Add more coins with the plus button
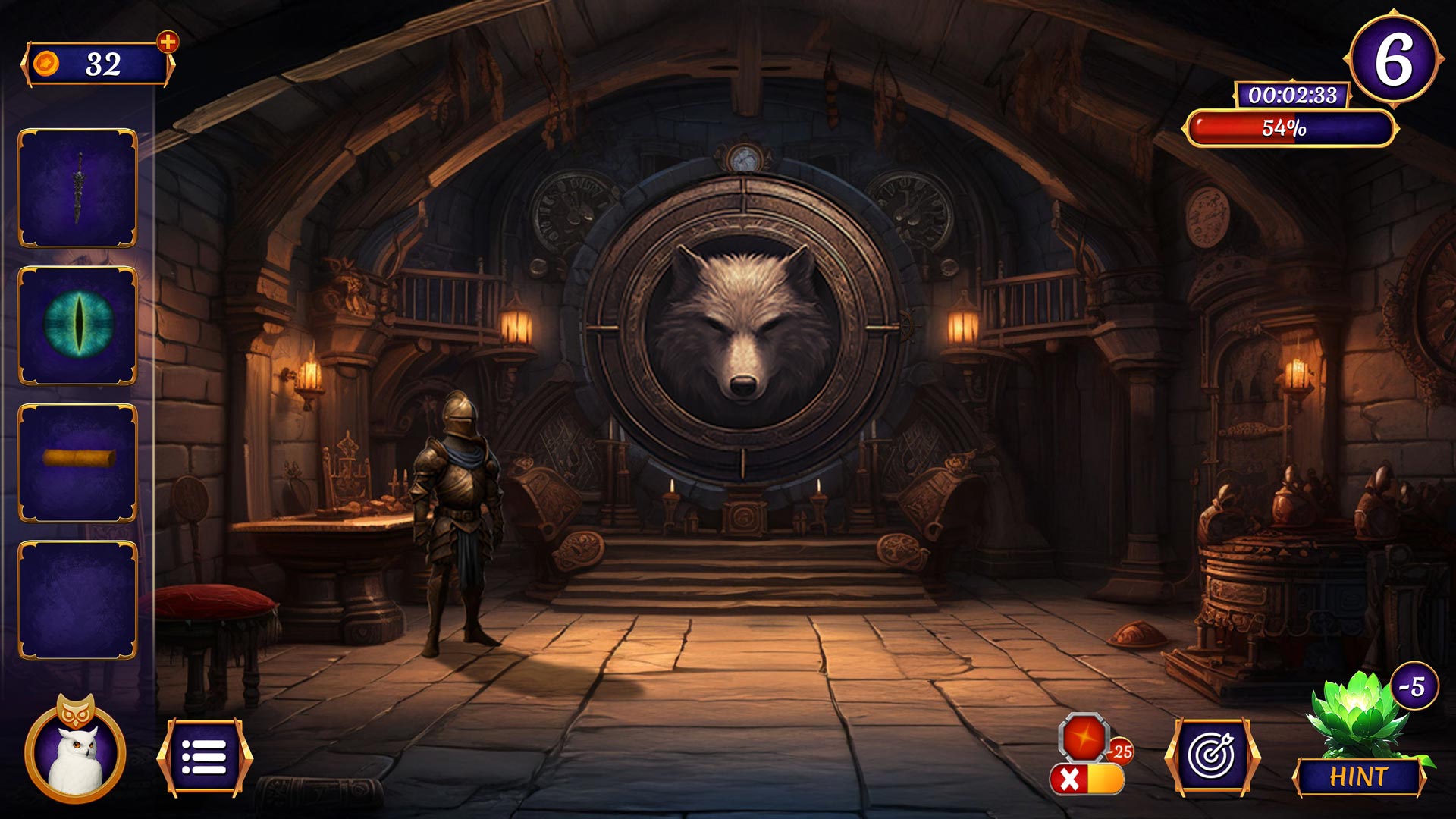The image size is (1456, 819). [168, 42]
